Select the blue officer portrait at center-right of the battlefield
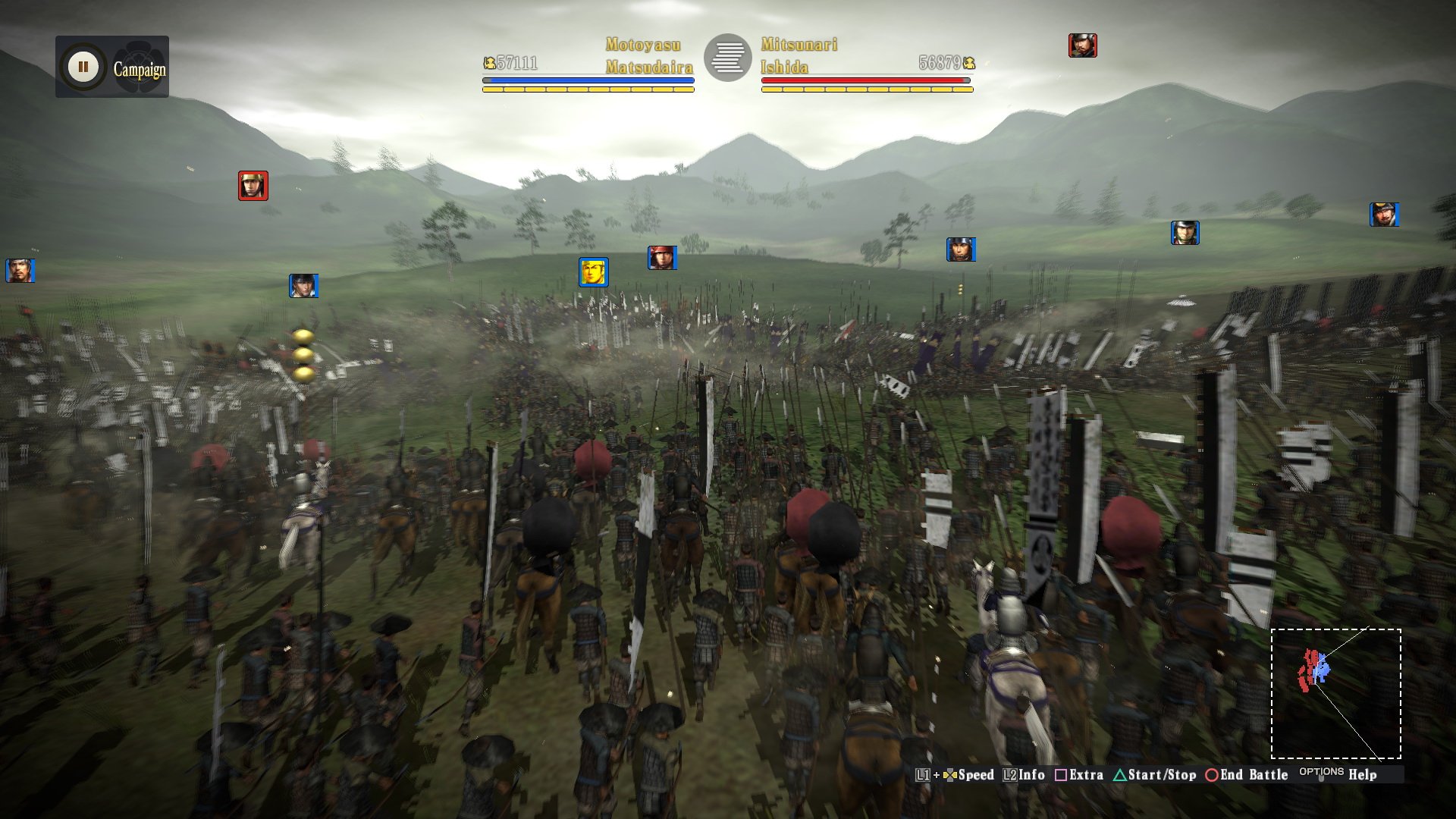The image size is (1456, 819). pos(962,248)
